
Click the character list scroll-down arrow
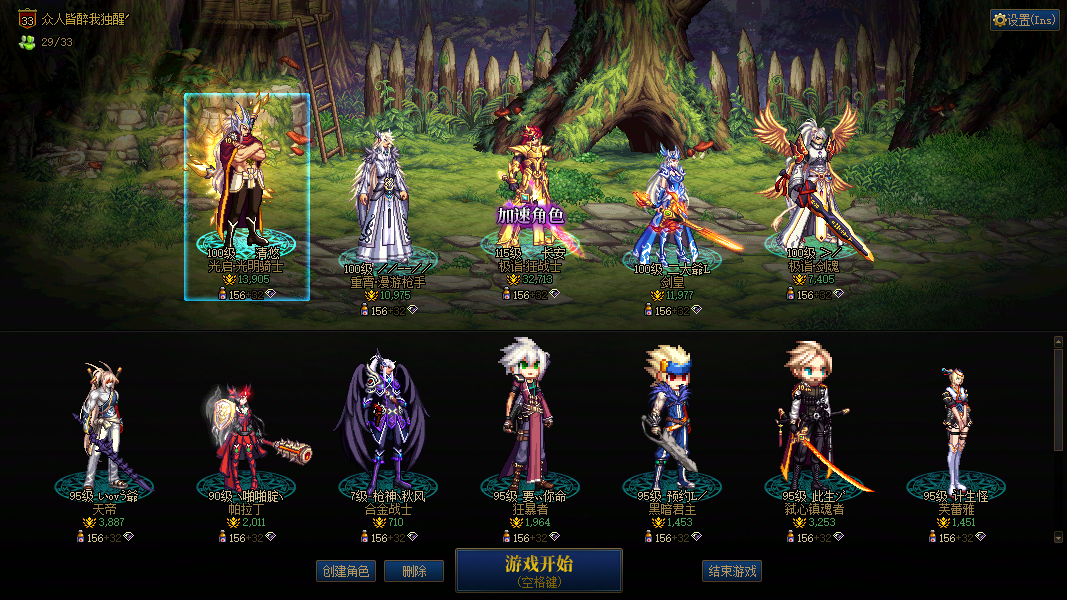[x=1058, y=537]
